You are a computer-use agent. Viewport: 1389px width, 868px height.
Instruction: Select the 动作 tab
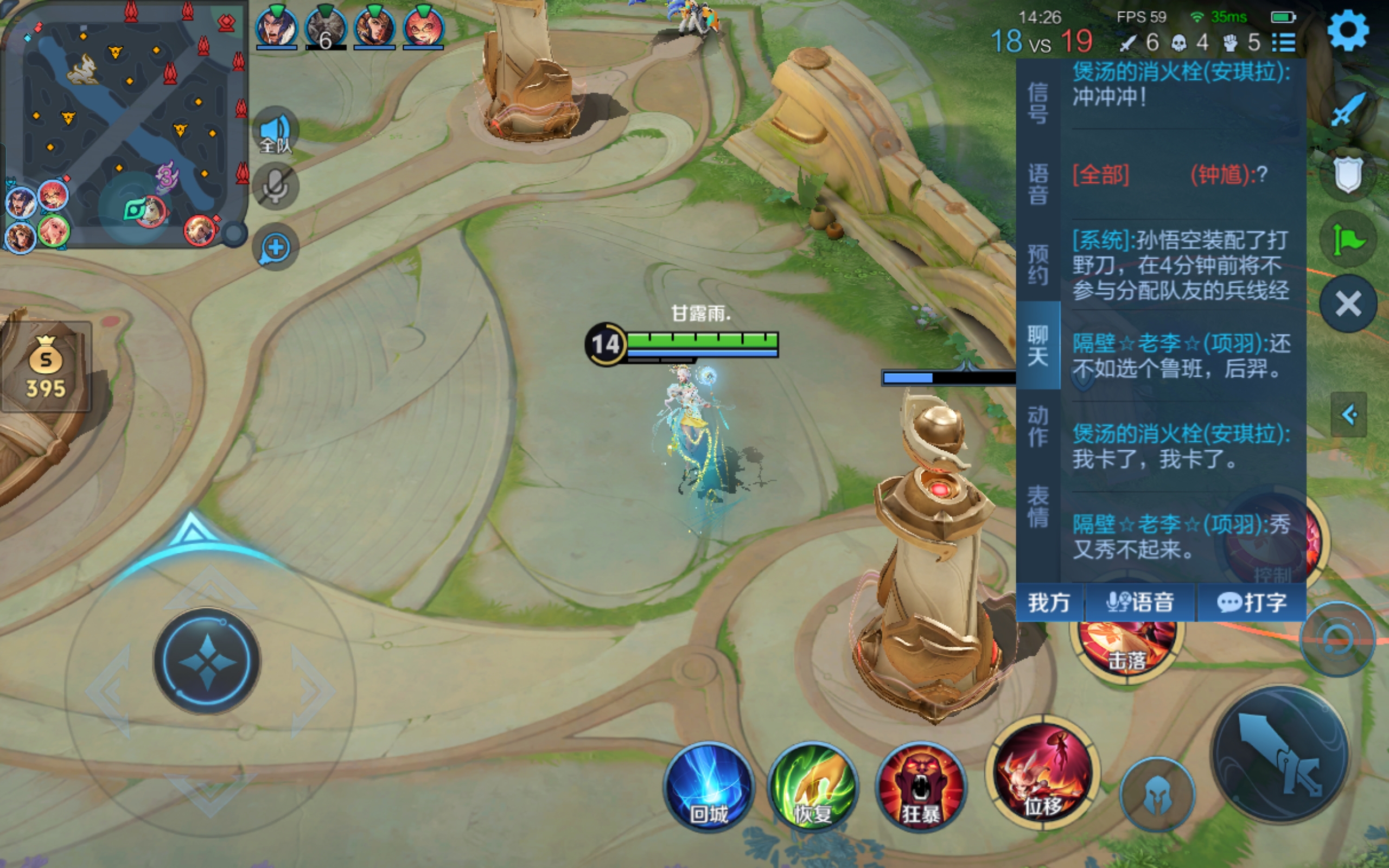[1037, 426]
